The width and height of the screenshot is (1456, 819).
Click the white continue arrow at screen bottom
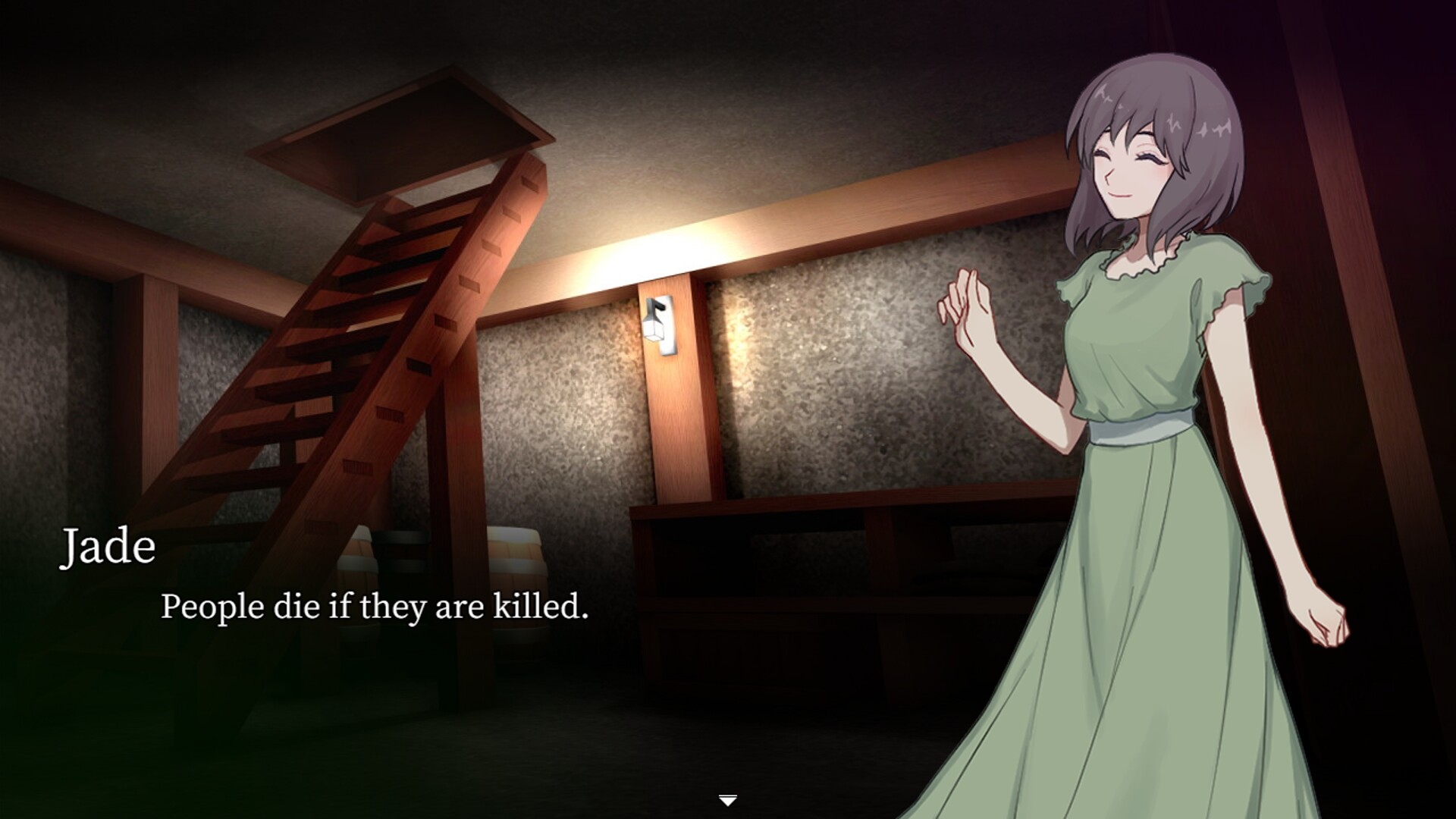[x=727, y=797]
